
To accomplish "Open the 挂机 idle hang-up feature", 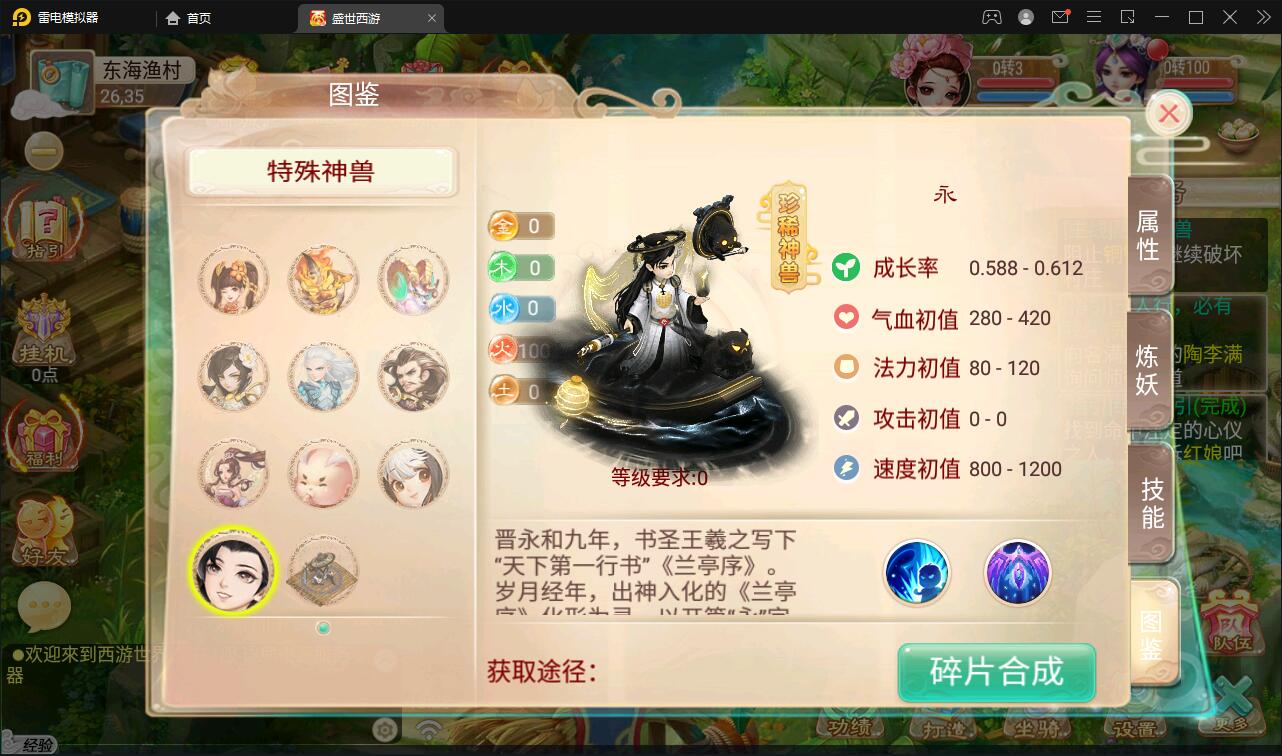I will pyautogui.click(x=44, y=330).
